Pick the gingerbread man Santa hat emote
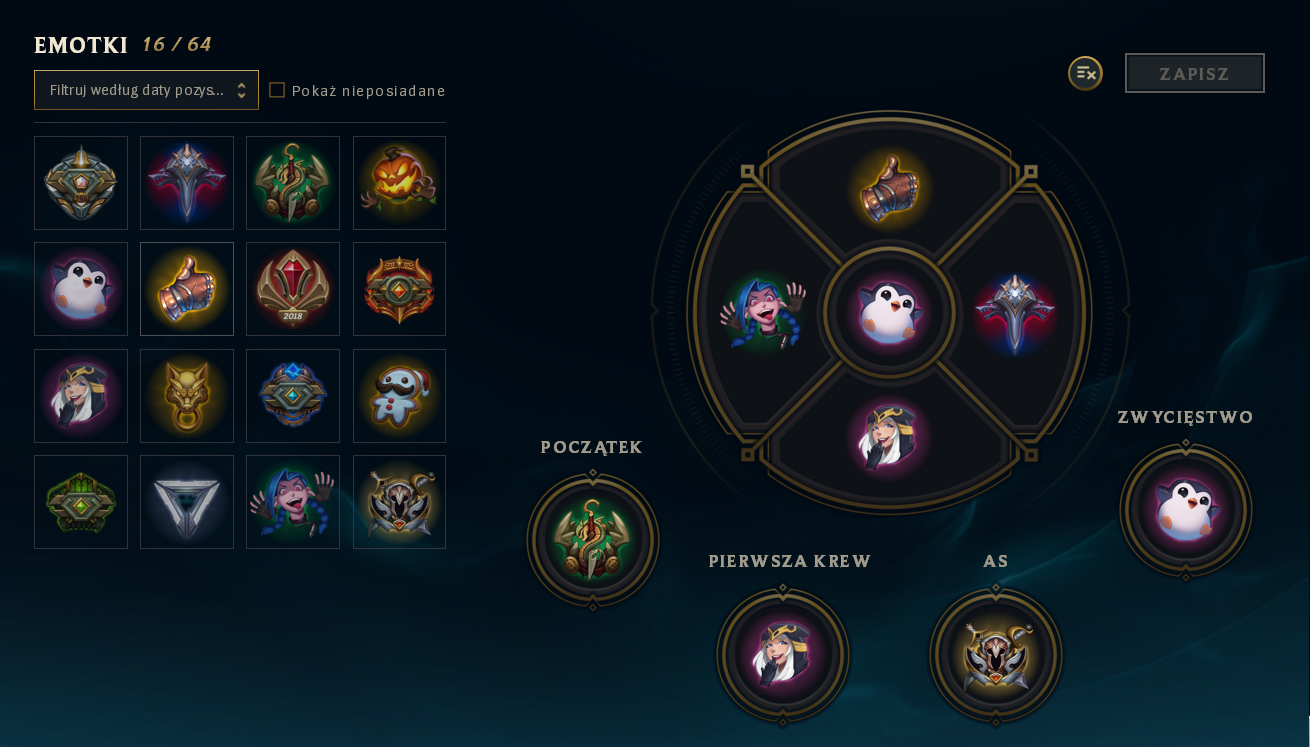Viewport: 1310px width, 747px height. pyautogui.click(x=399, y=396)
